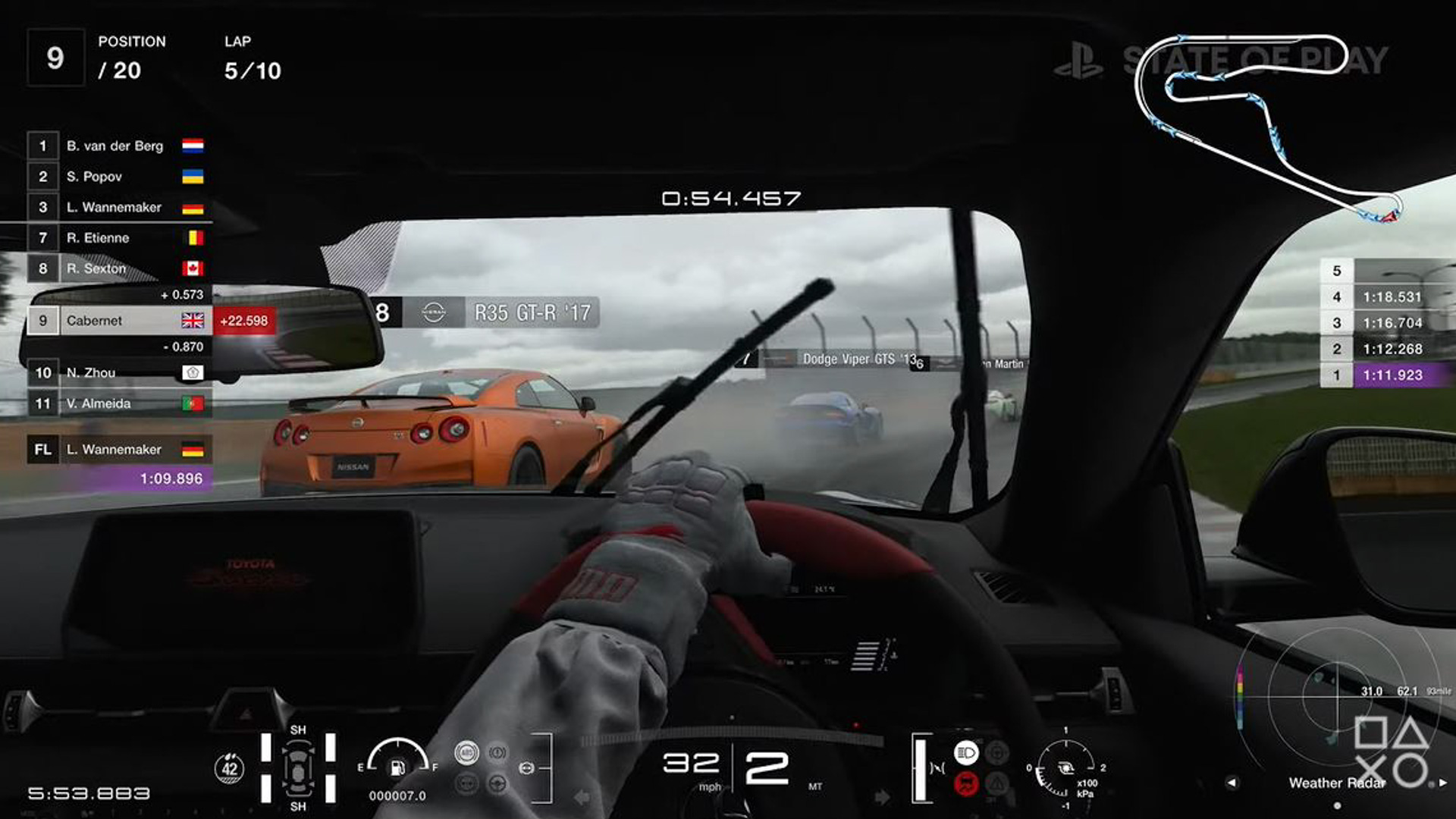Click the headlights indicator icon

pos(966,752)
